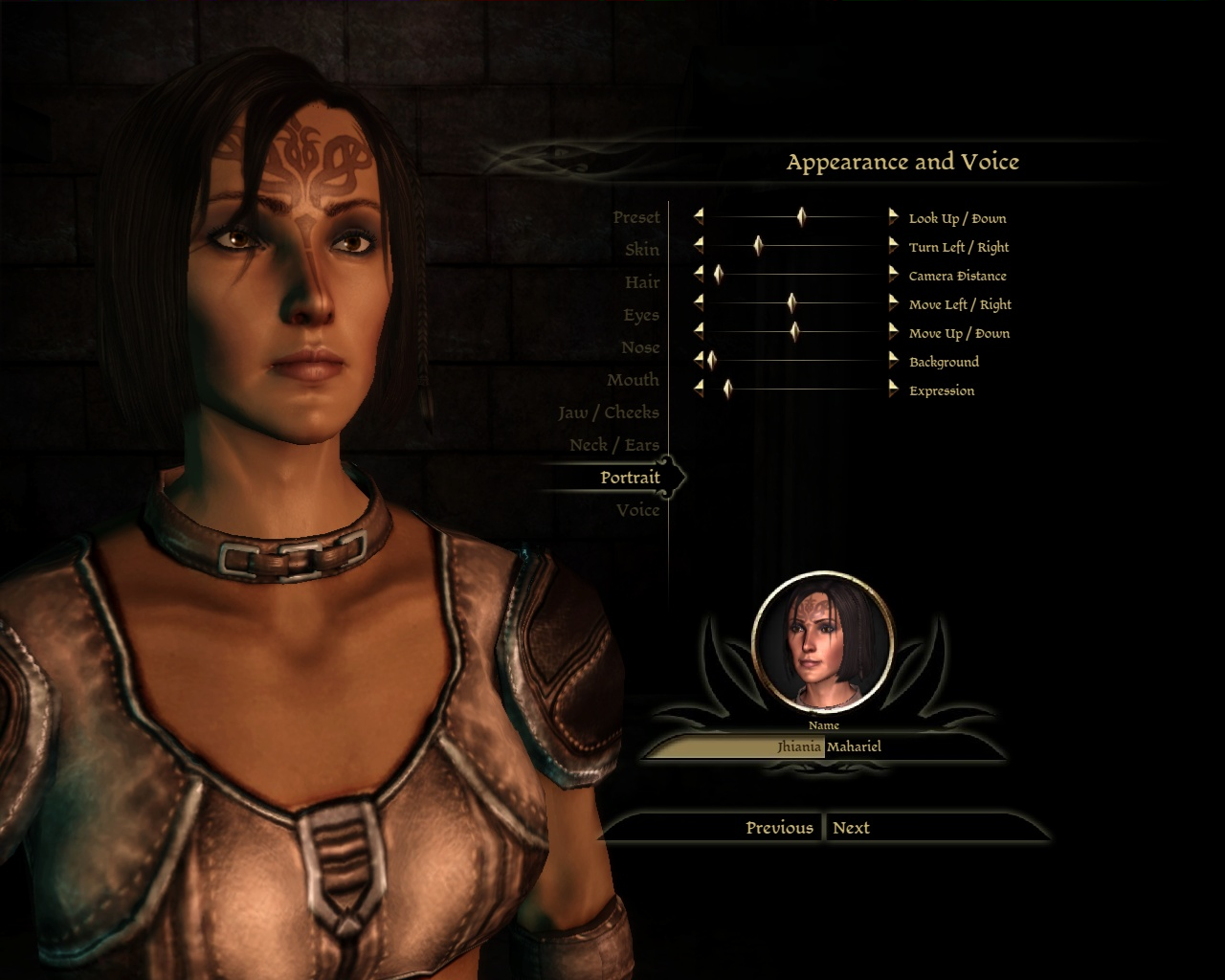The width and height of the screenshot is (1225, 980).
Task: Click the character name input field
Action: click(x=823, y=746)
